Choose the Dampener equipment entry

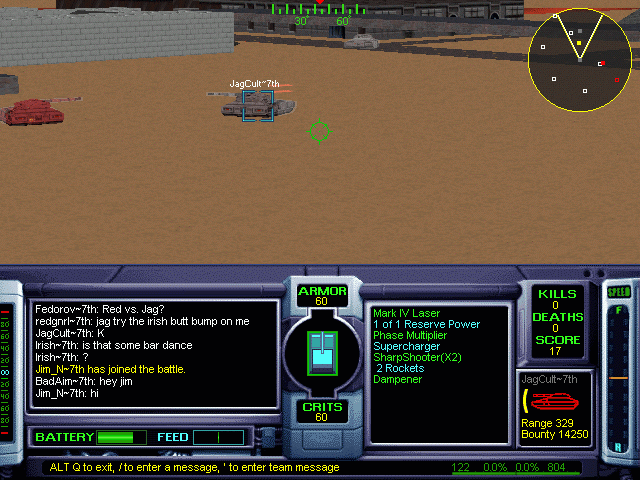click(398, 379)
